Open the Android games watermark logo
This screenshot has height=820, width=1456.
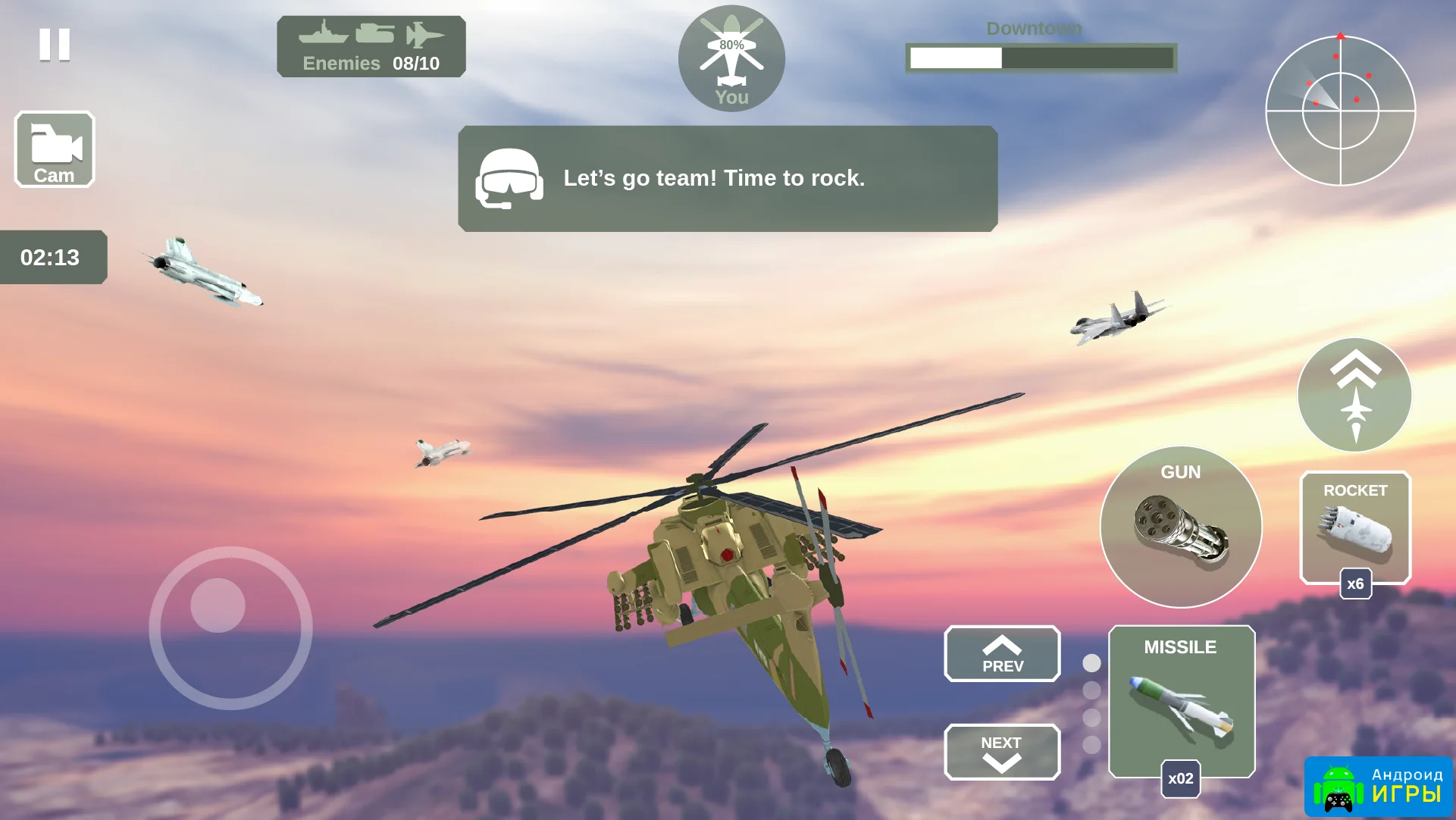coord(1378,787)
